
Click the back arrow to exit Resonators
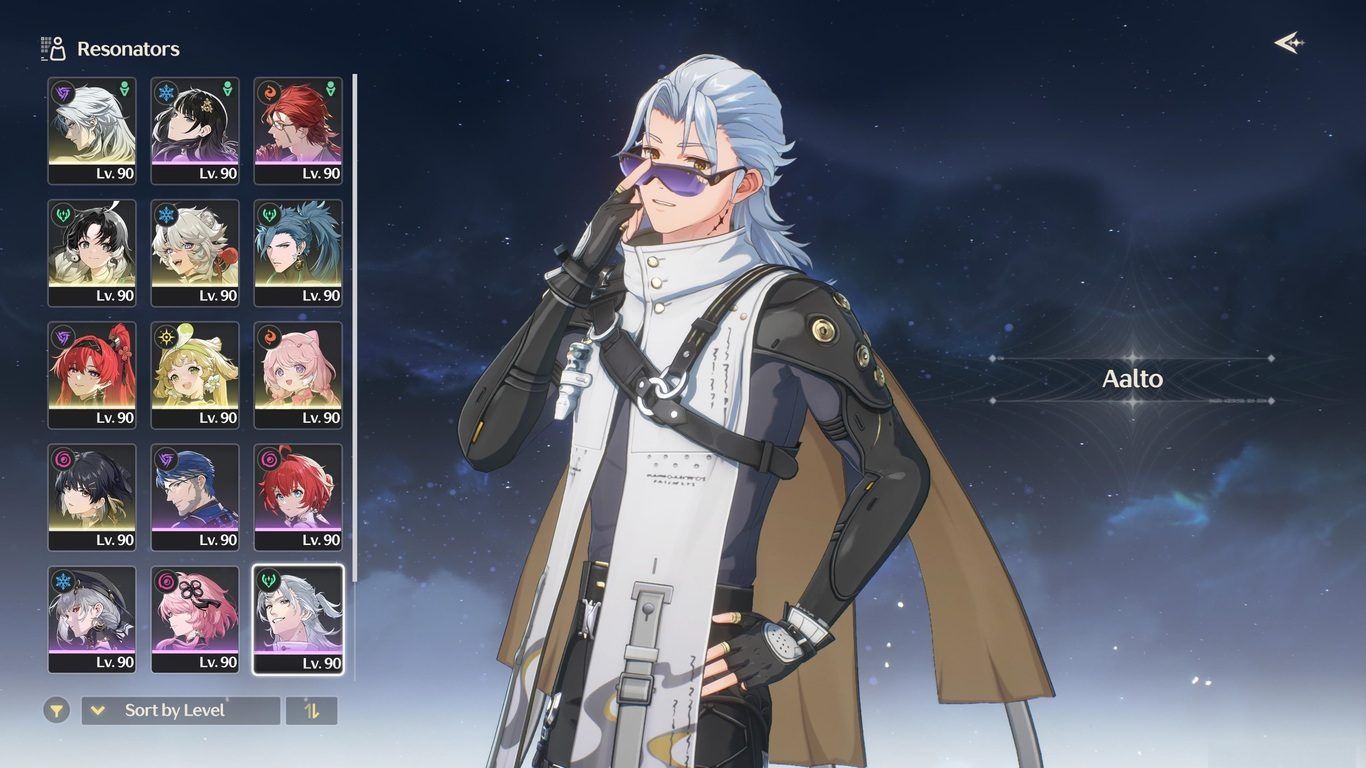tap(1288, 43)
